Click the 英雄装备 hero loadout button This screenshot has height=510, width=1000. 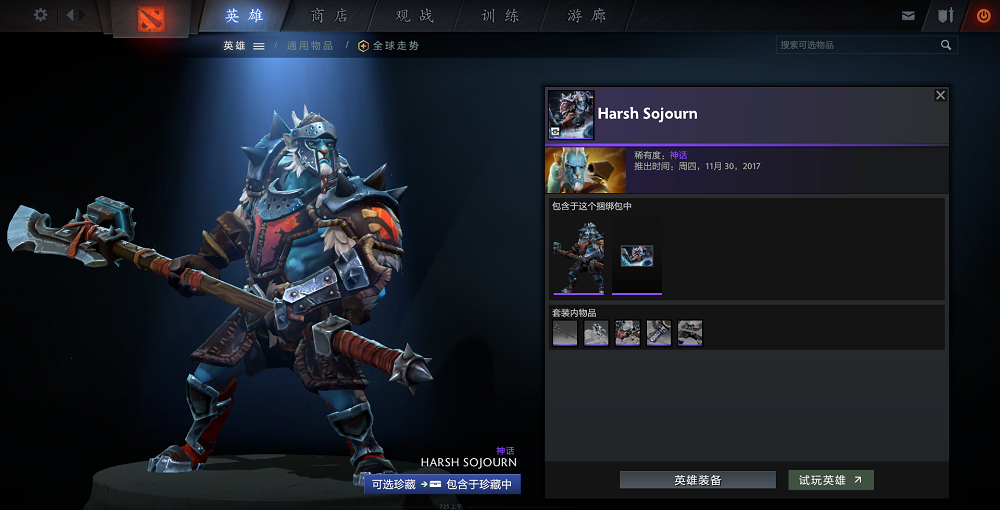pos(697,480)
